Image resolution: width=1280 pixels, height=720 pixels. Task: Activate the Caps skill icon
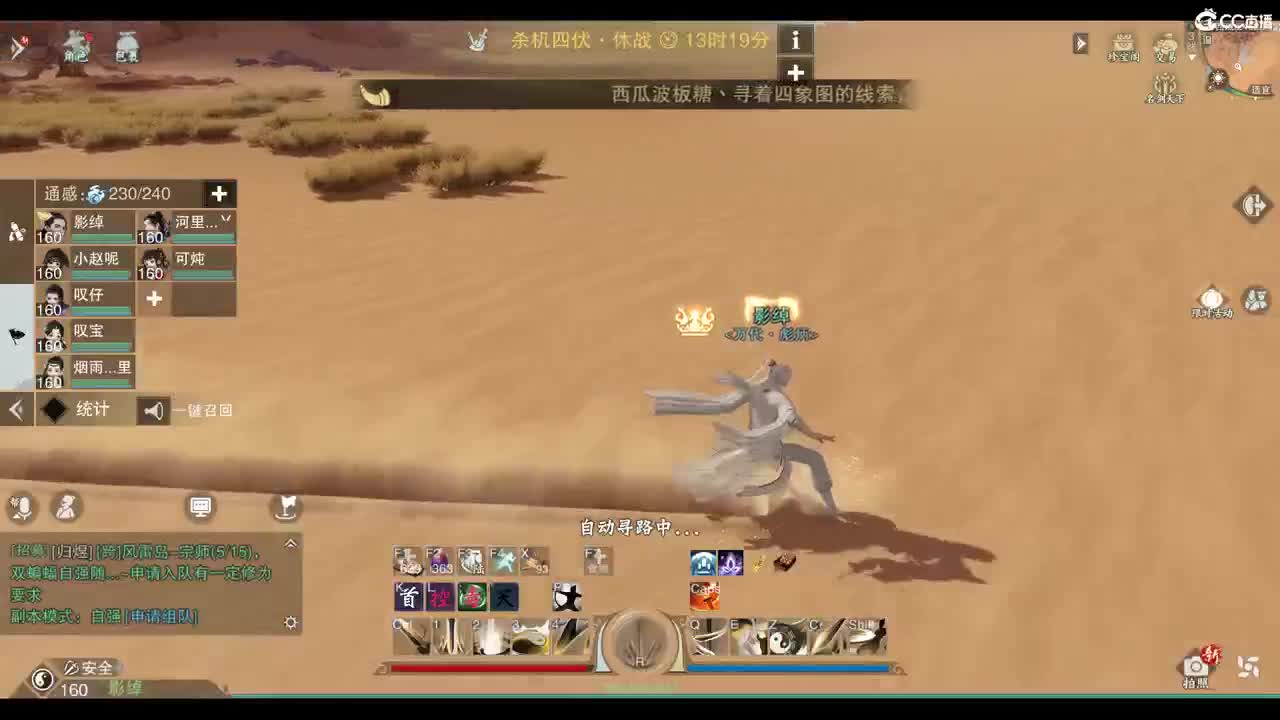704,597
